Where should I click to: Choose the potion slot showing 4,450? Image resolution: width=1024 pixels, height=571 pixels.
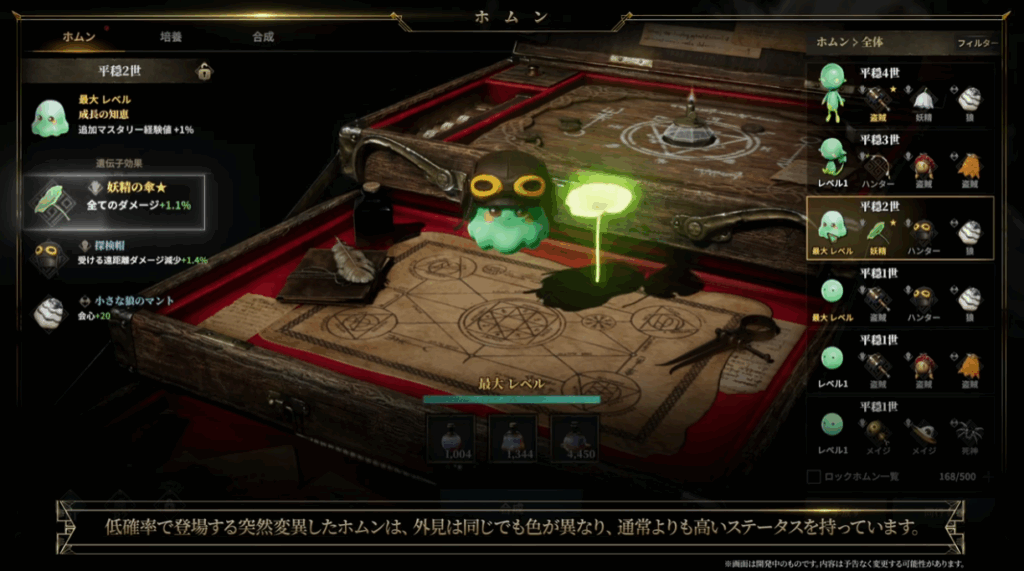(x=575, y=437)
